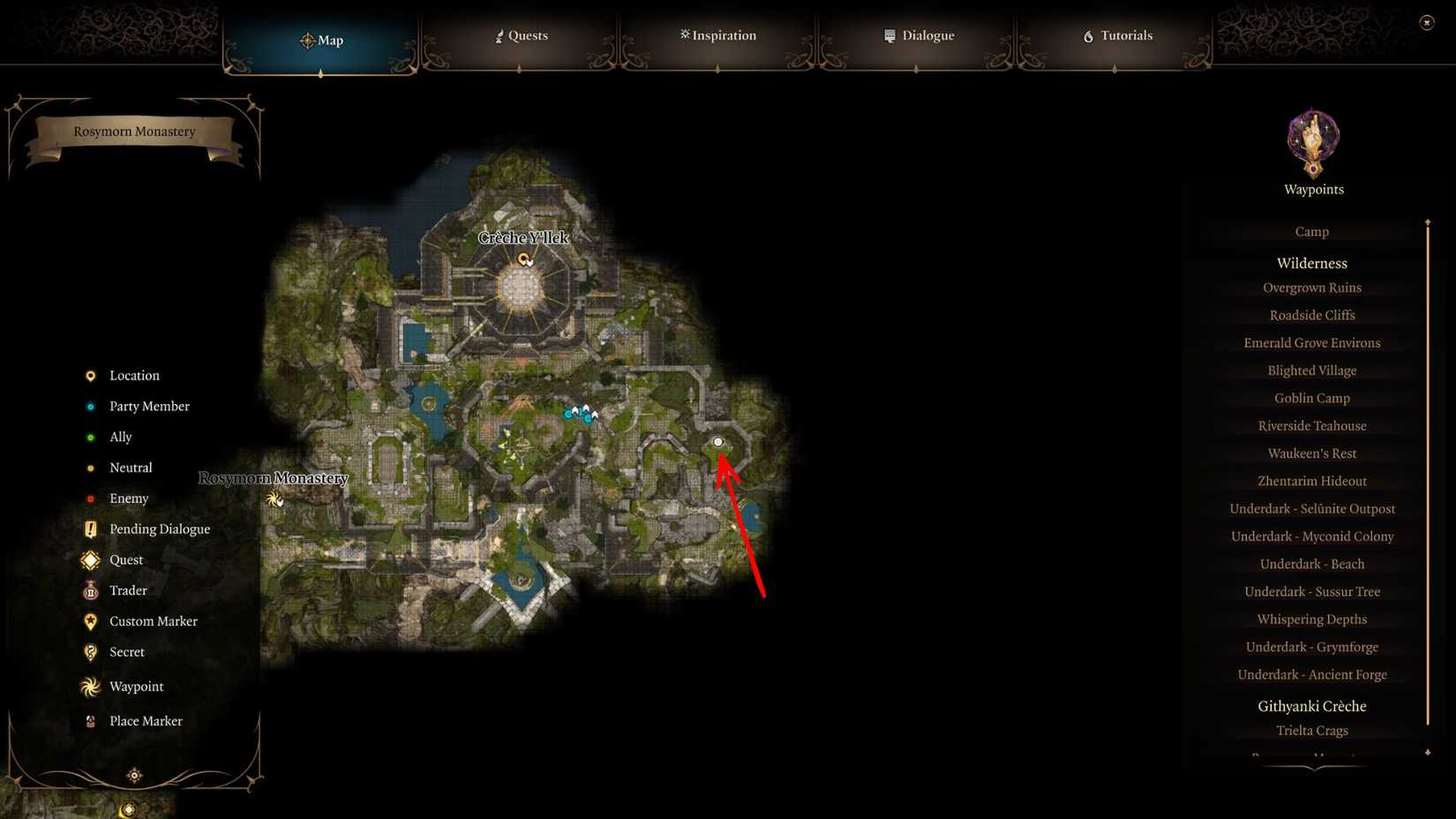The image size is (1456, 819).
Task: Select the Place Marker icon in legend
Action: [91, 721]
